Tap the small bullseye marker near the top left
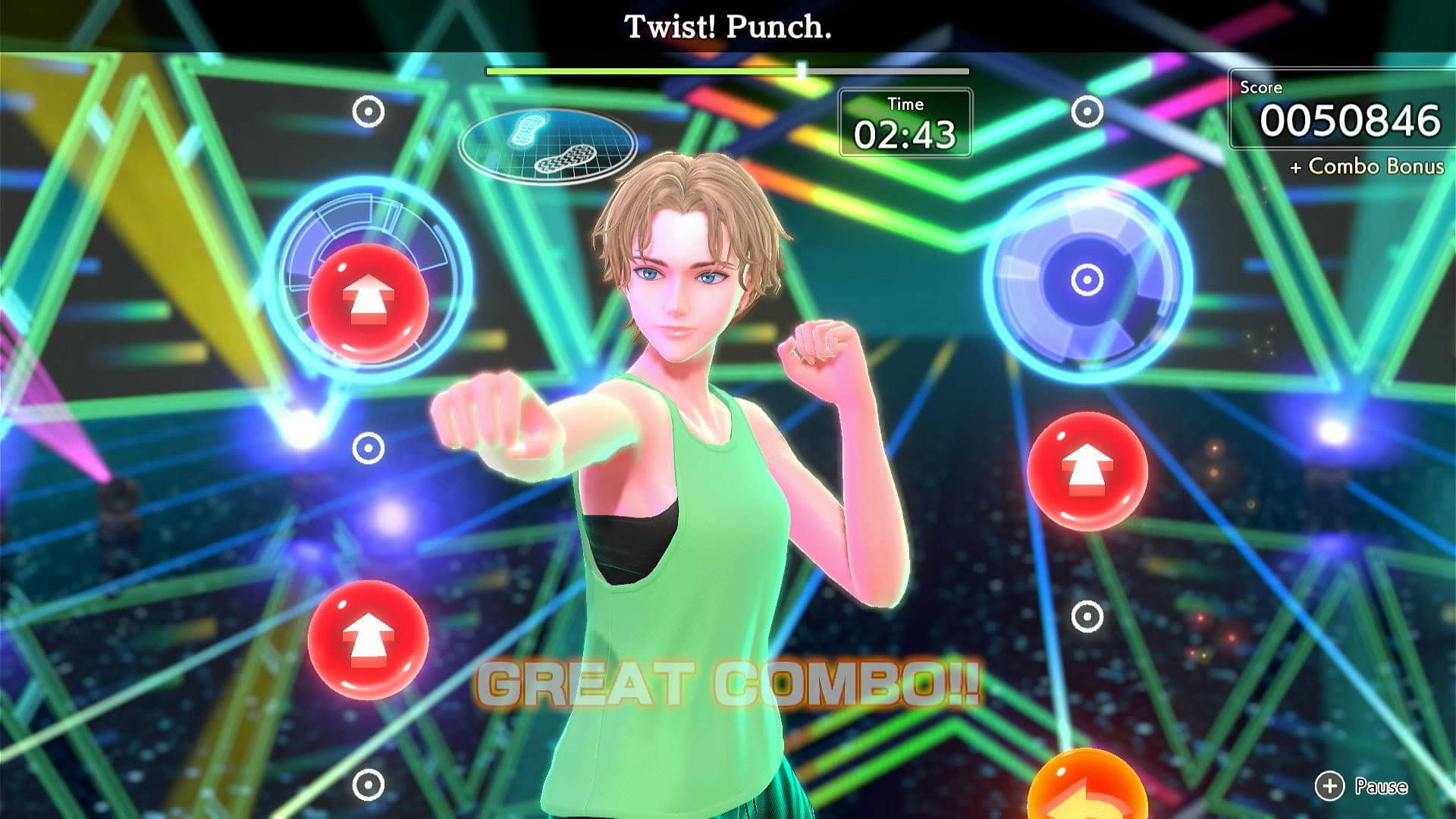Screen dimensions: 1456x819 [x=369, y=110]
